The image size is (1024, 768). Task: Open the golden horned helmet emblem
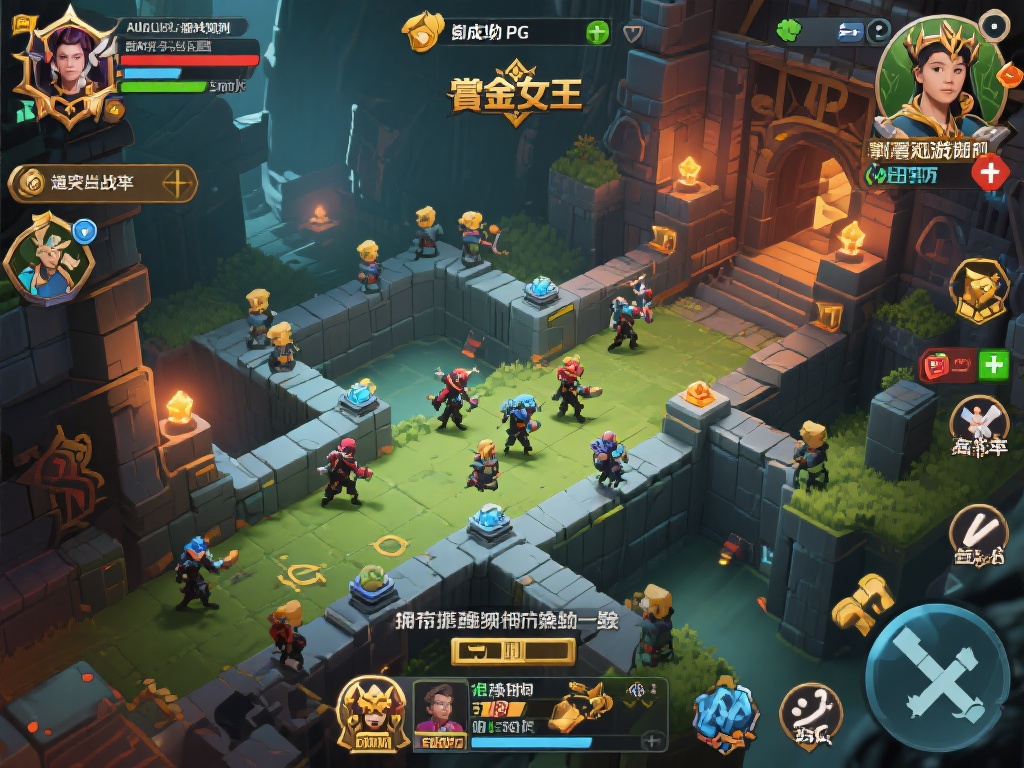372,713
